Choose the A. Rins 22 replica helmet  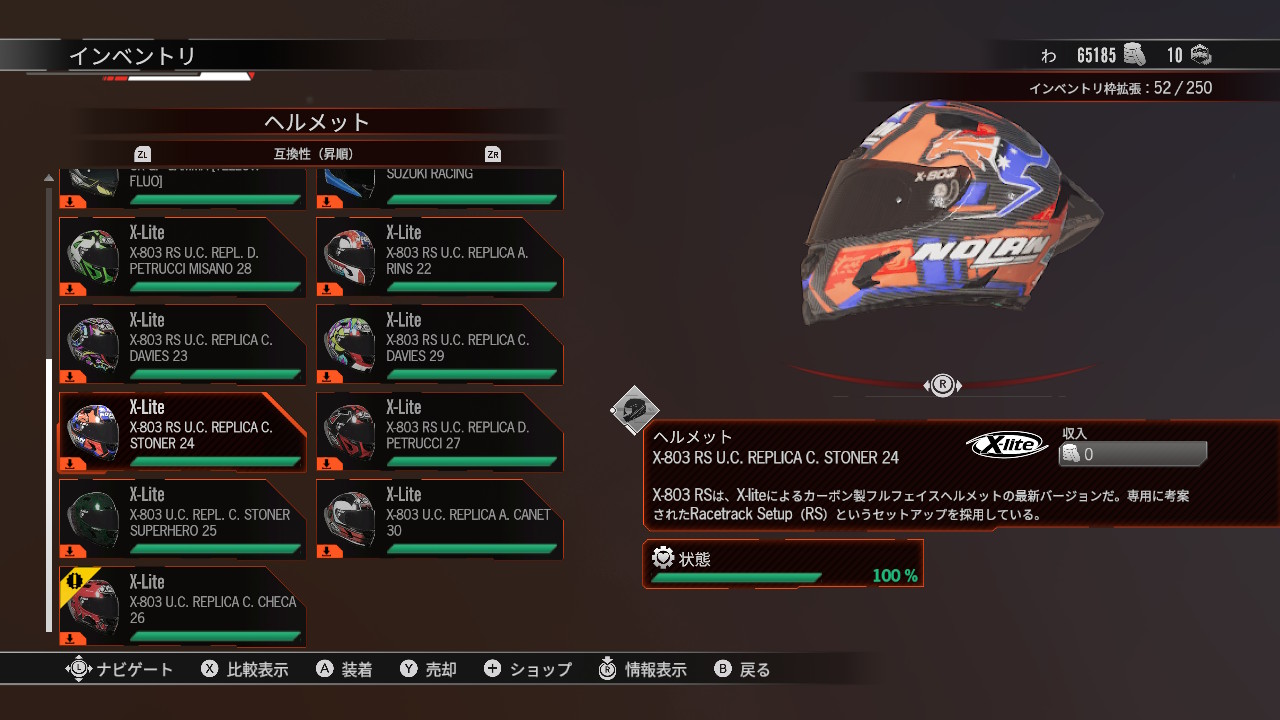(x=439, y=258)
